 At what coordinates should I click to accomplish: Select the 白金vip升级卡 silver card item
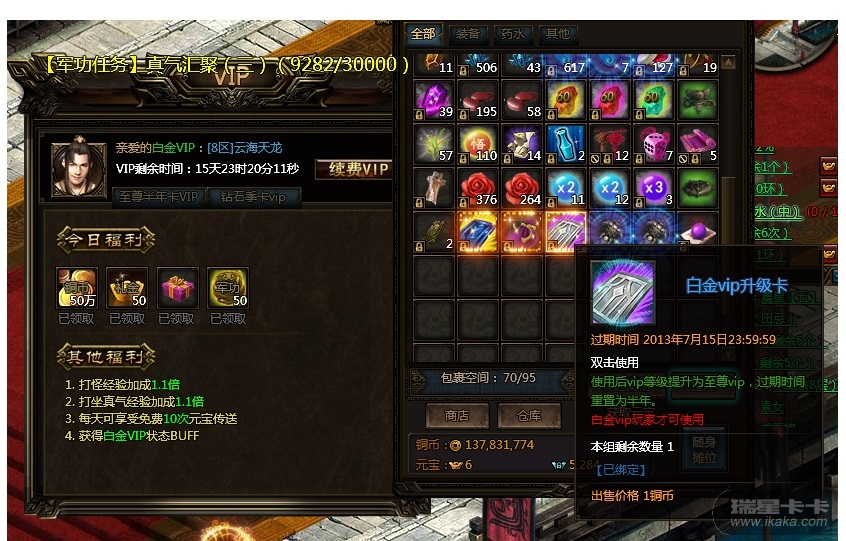point(567,231)
